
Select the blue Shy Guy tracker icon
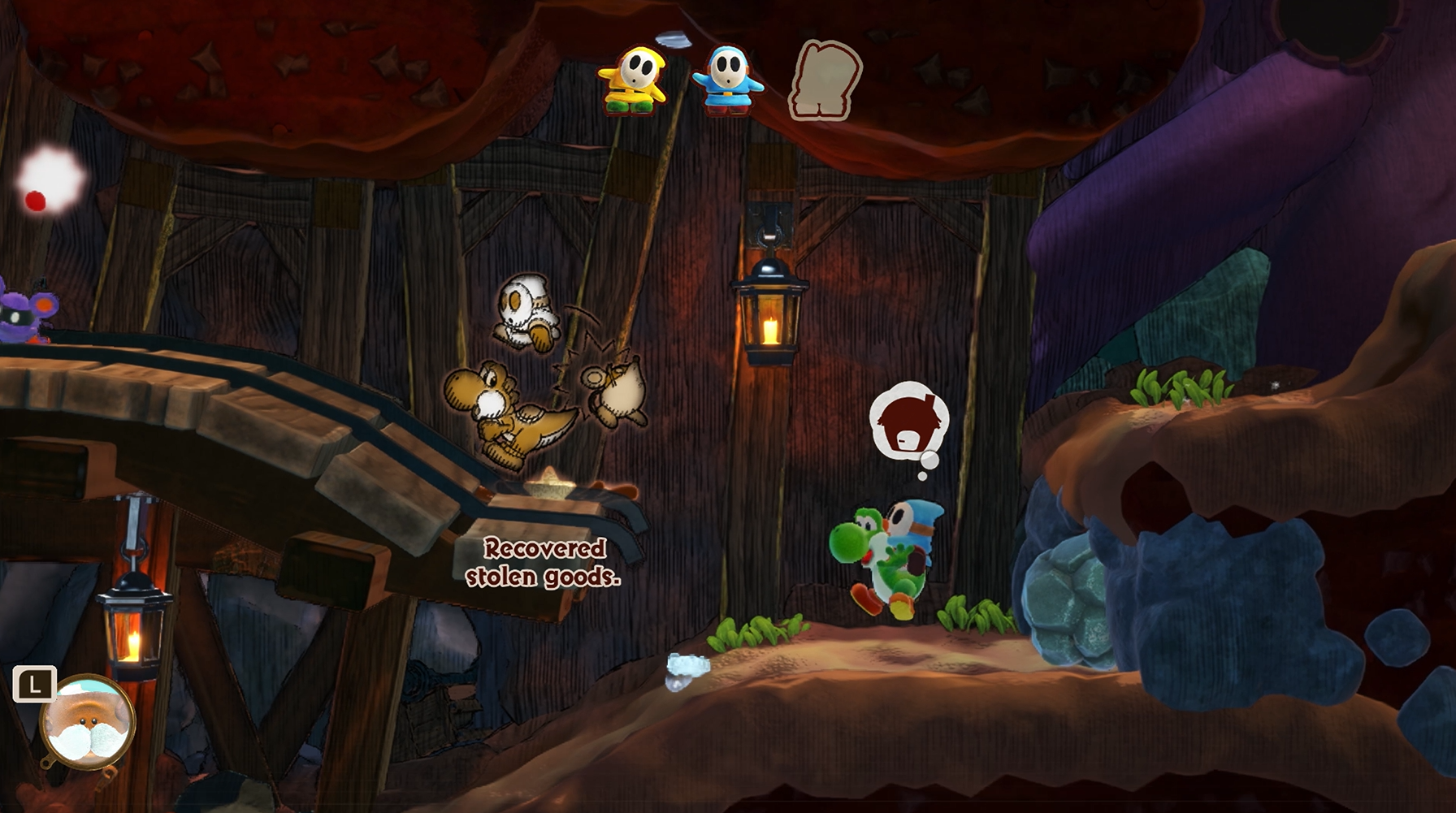pyautogui.click(x=726, y=80)
